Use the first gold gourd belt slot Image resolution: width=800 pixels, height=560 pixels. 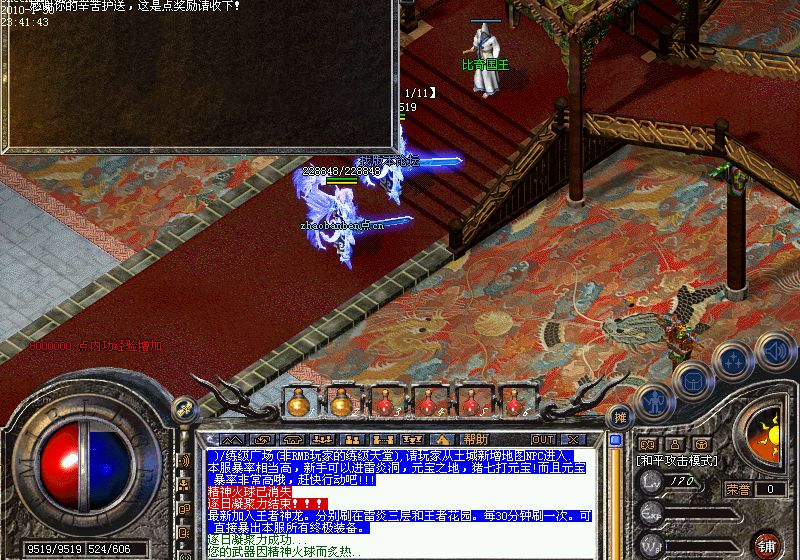tap(297, 402)
